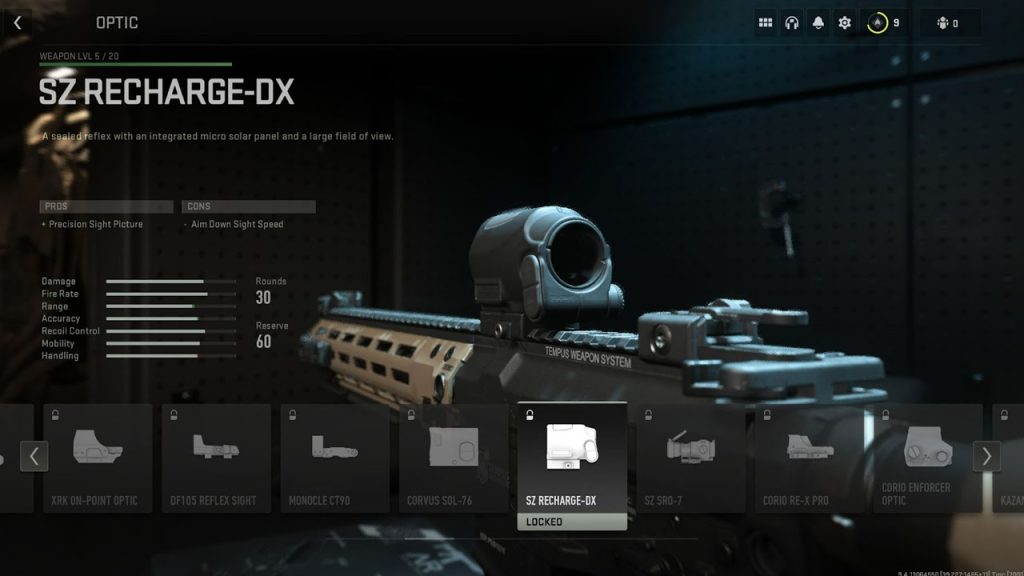Pick the Corvus SOL-76 optic tile
1024x576 pixels.
[454, 458]
